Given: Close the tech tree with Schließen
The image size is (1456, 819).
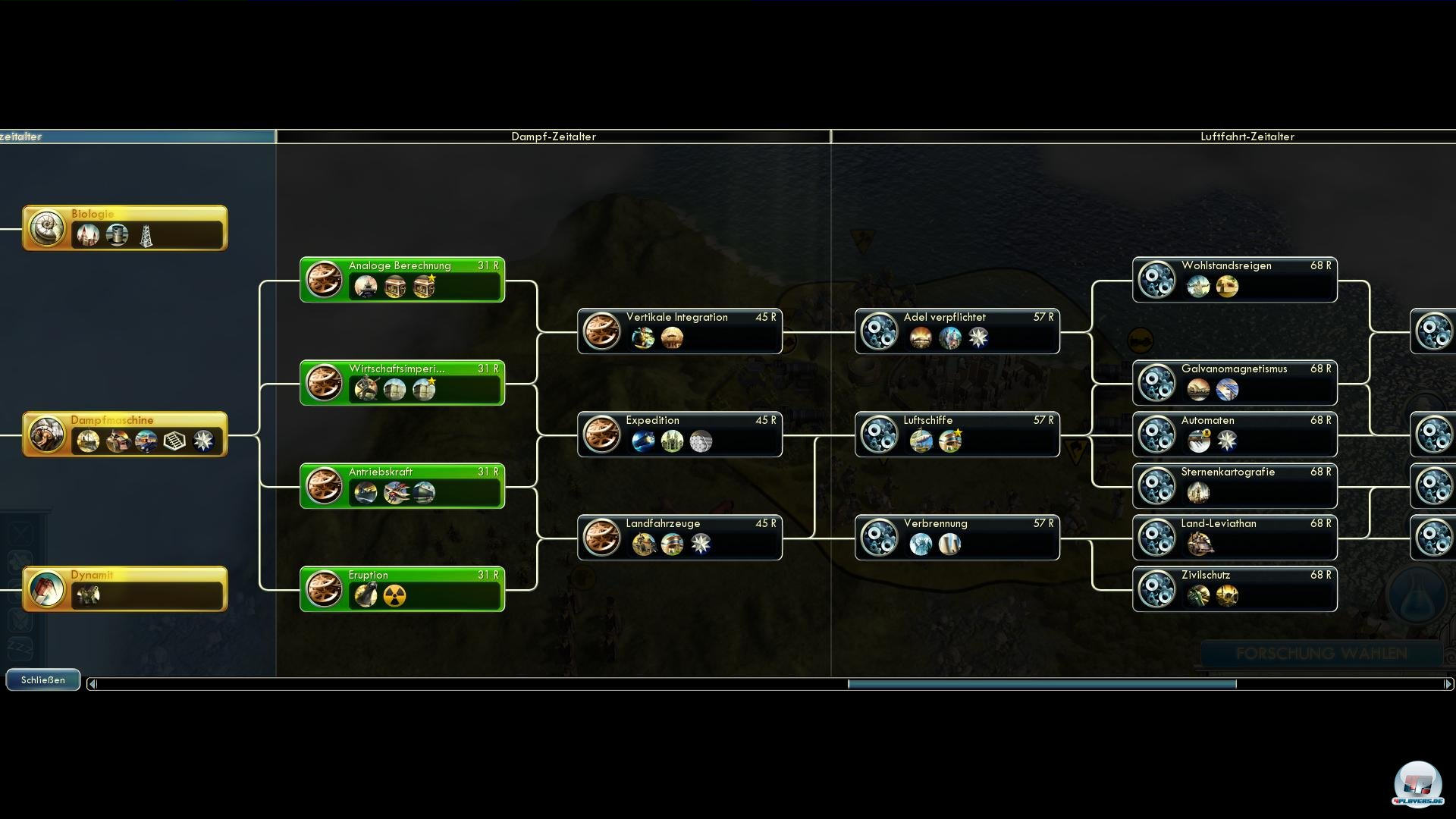Looking at the screenshot, I should (42, 680).
